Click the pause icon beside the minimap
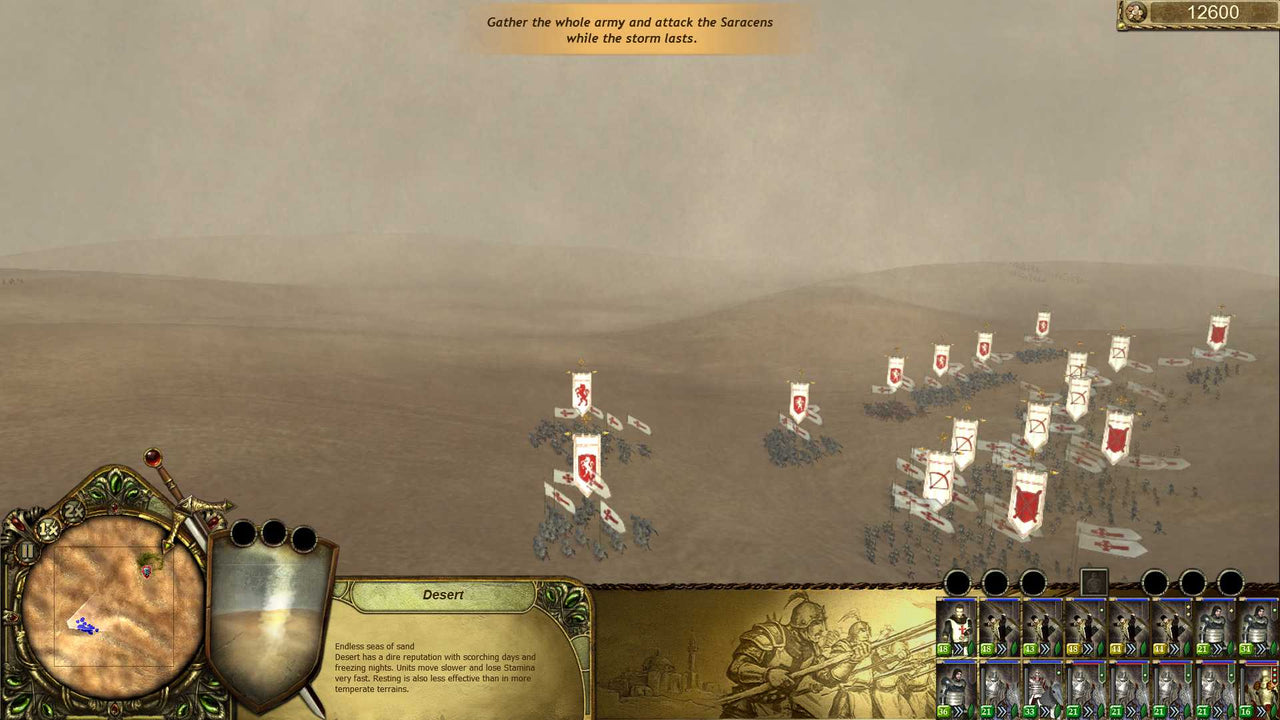1280x720 pixels. coord(26,551)
